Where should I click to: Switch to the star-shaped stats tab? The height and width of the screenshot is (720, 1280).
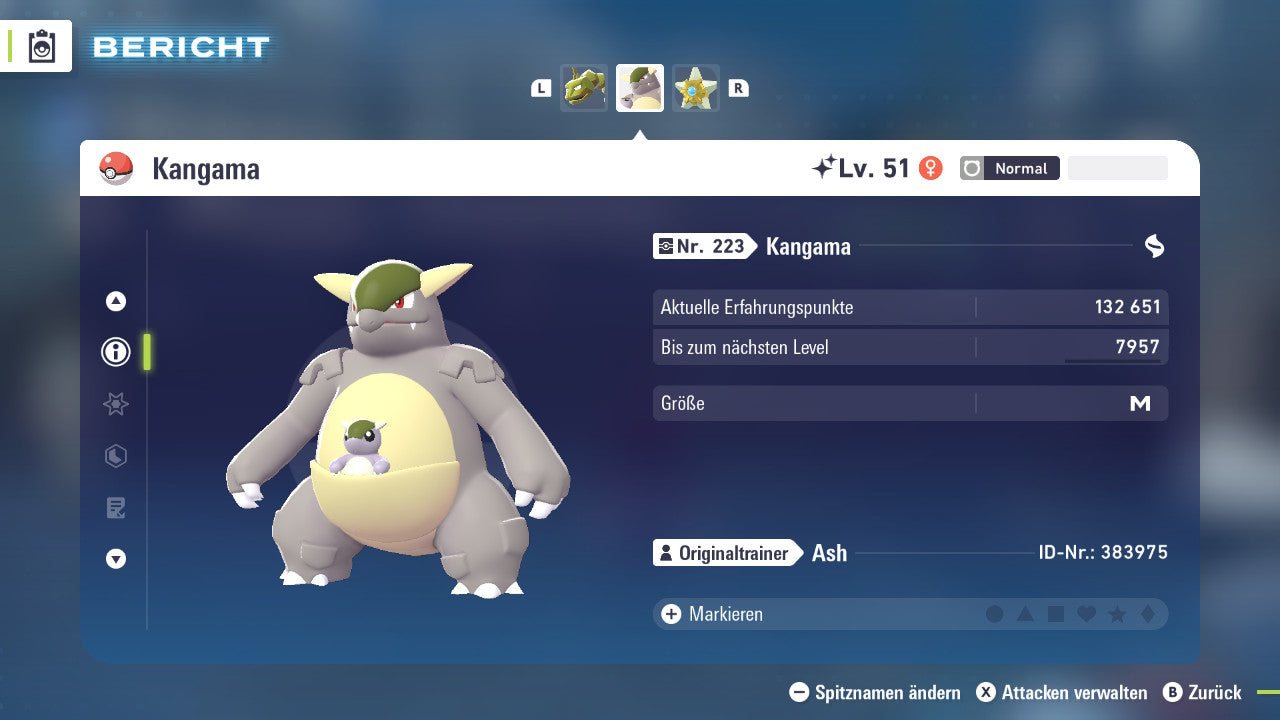click(116, 404)
